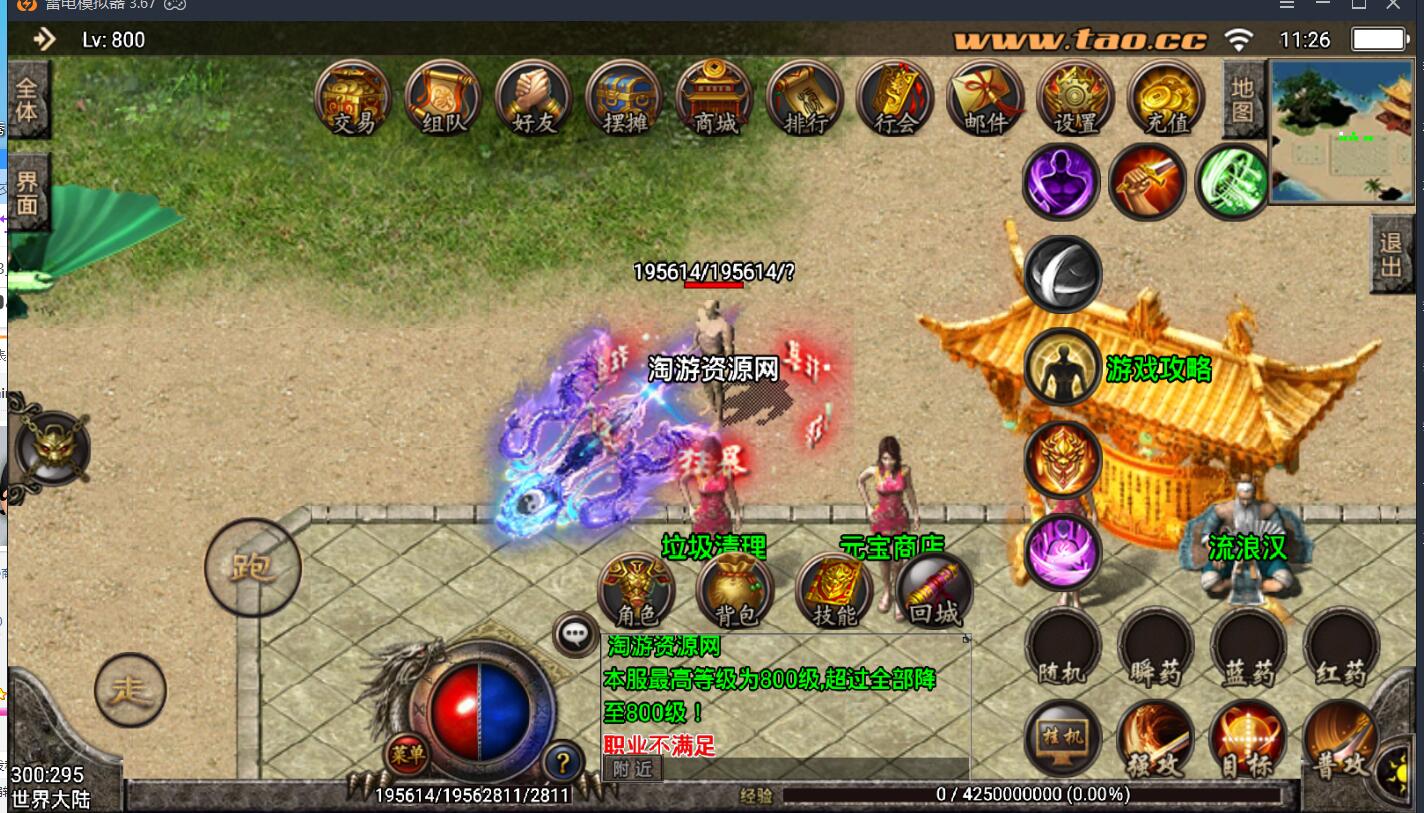Image resolution: width=1424 pixels, height=813 pixels.
Task: Click the 地图 map button
Action: (1242, 100)
